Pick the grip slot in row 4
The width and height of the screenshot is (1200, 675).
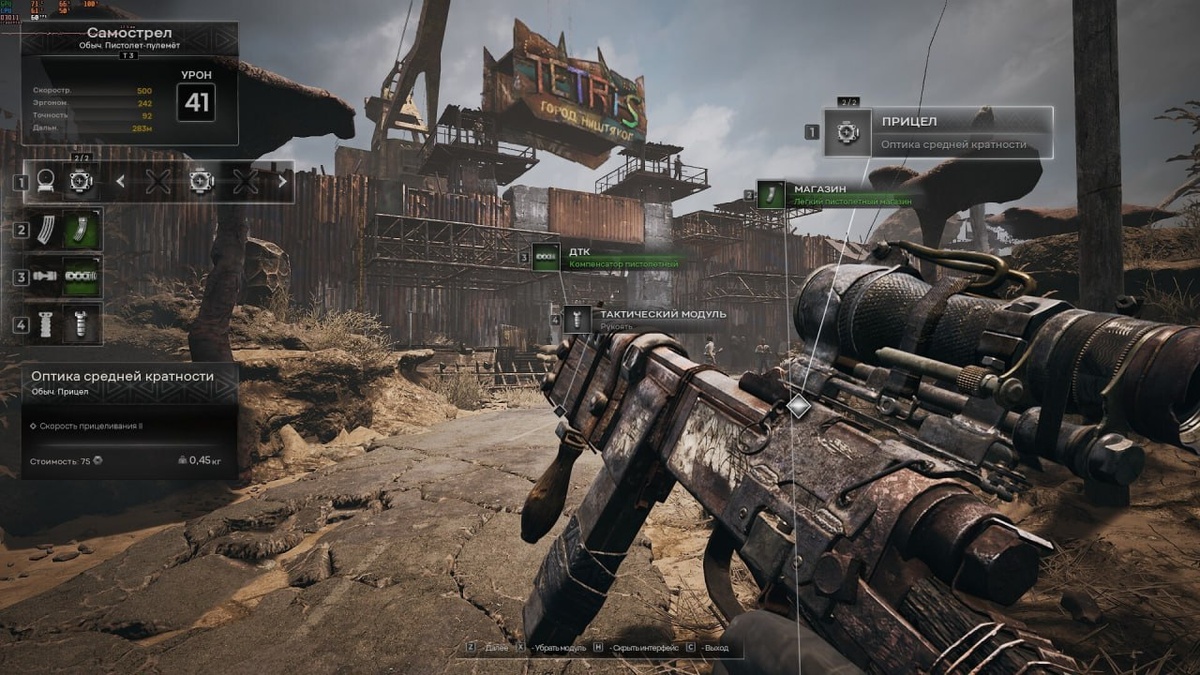(81, 324)
